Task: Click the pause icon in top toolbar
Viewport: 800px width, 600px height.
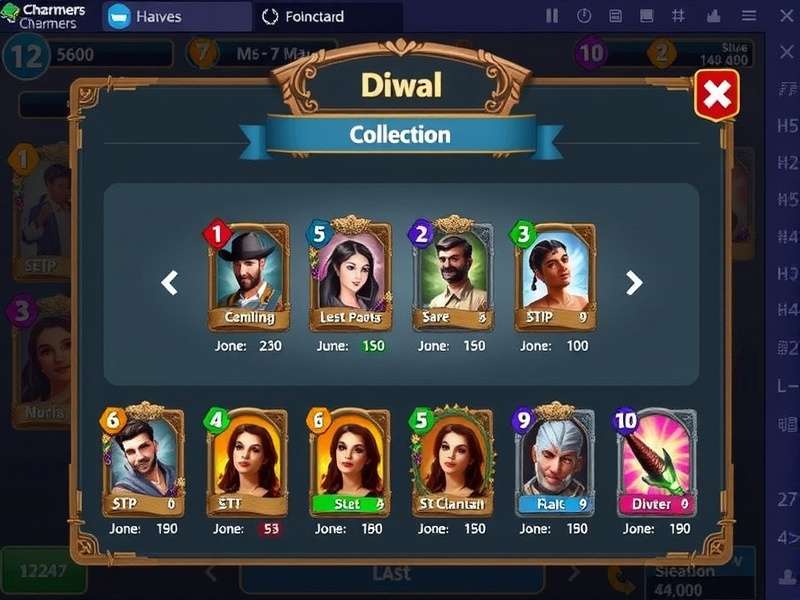Action: tap(552, 16)
